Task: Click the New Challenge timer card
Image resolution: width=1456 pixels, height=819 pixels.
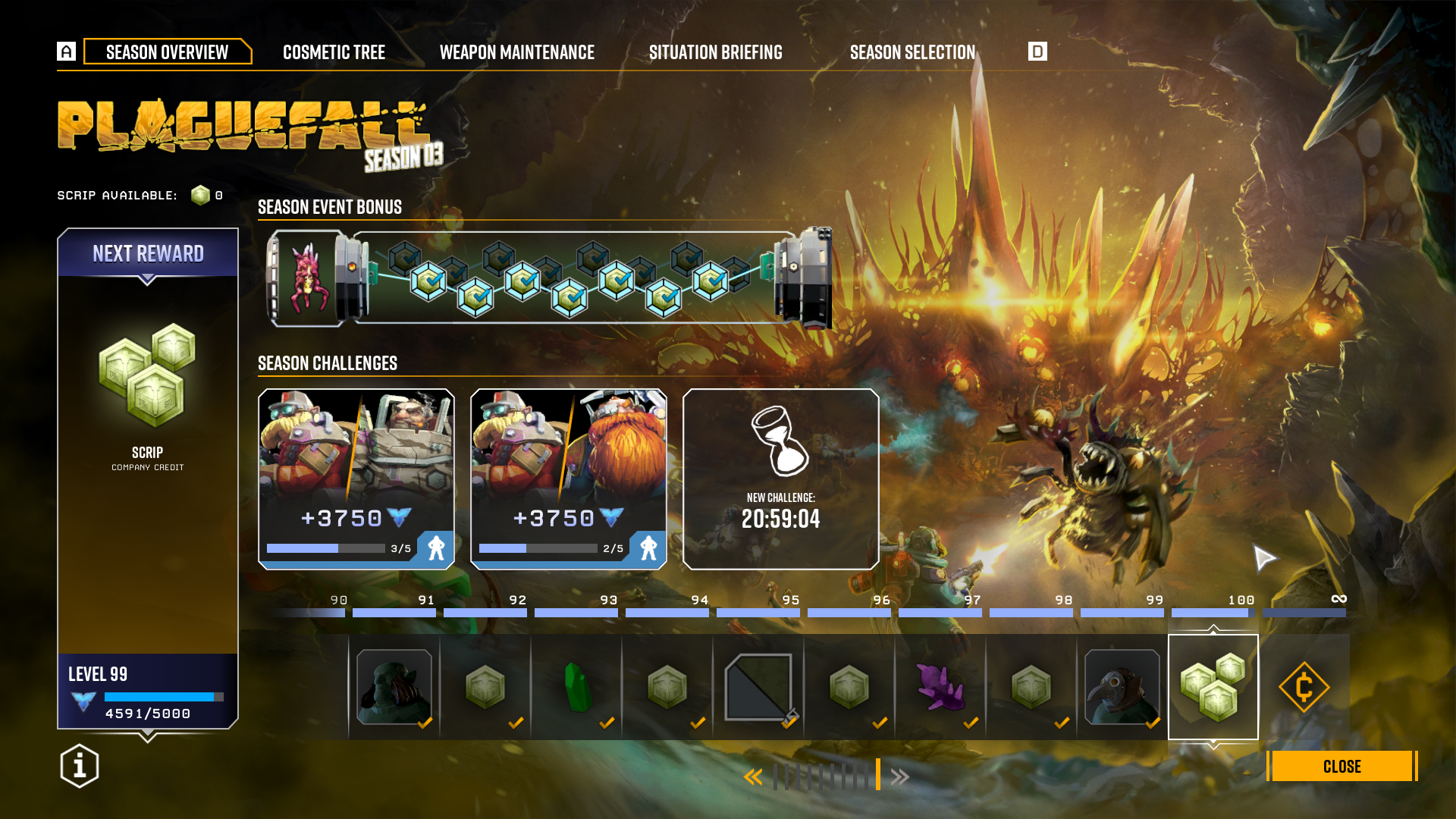Action: pyautogui.click(x=781, y=479)
